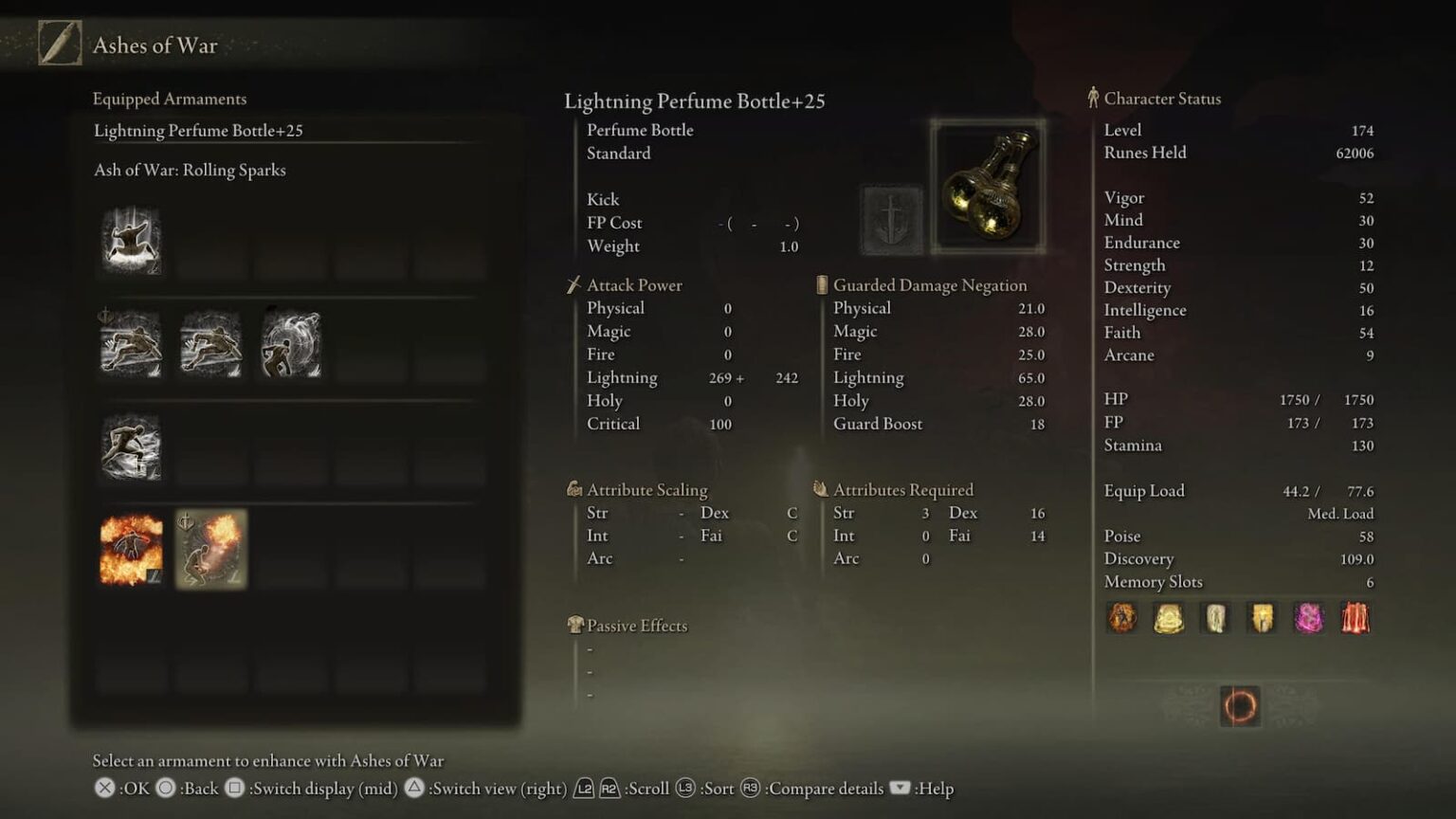Select the dashing kick skill icon
The height and width of the screenshot is (819, 1456).
131,446
